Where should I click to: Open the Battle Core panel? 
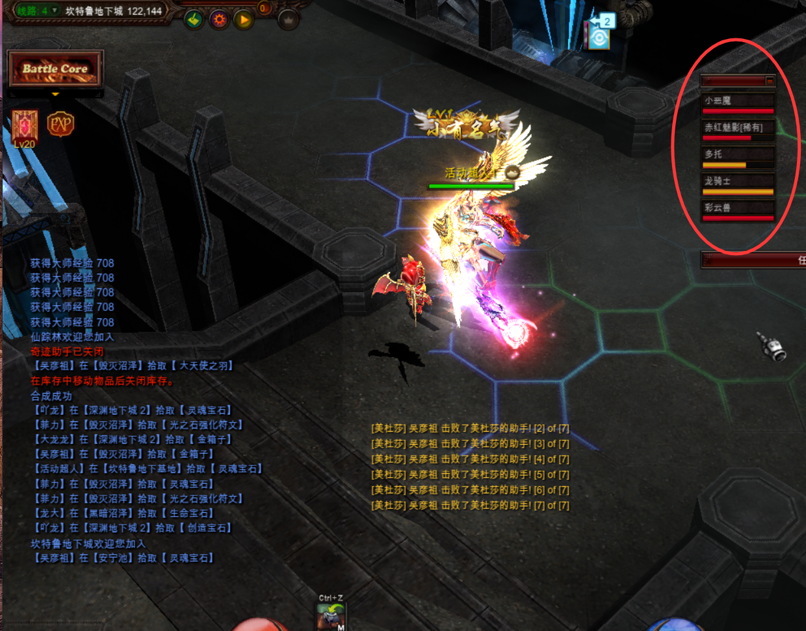pos(55,69)
